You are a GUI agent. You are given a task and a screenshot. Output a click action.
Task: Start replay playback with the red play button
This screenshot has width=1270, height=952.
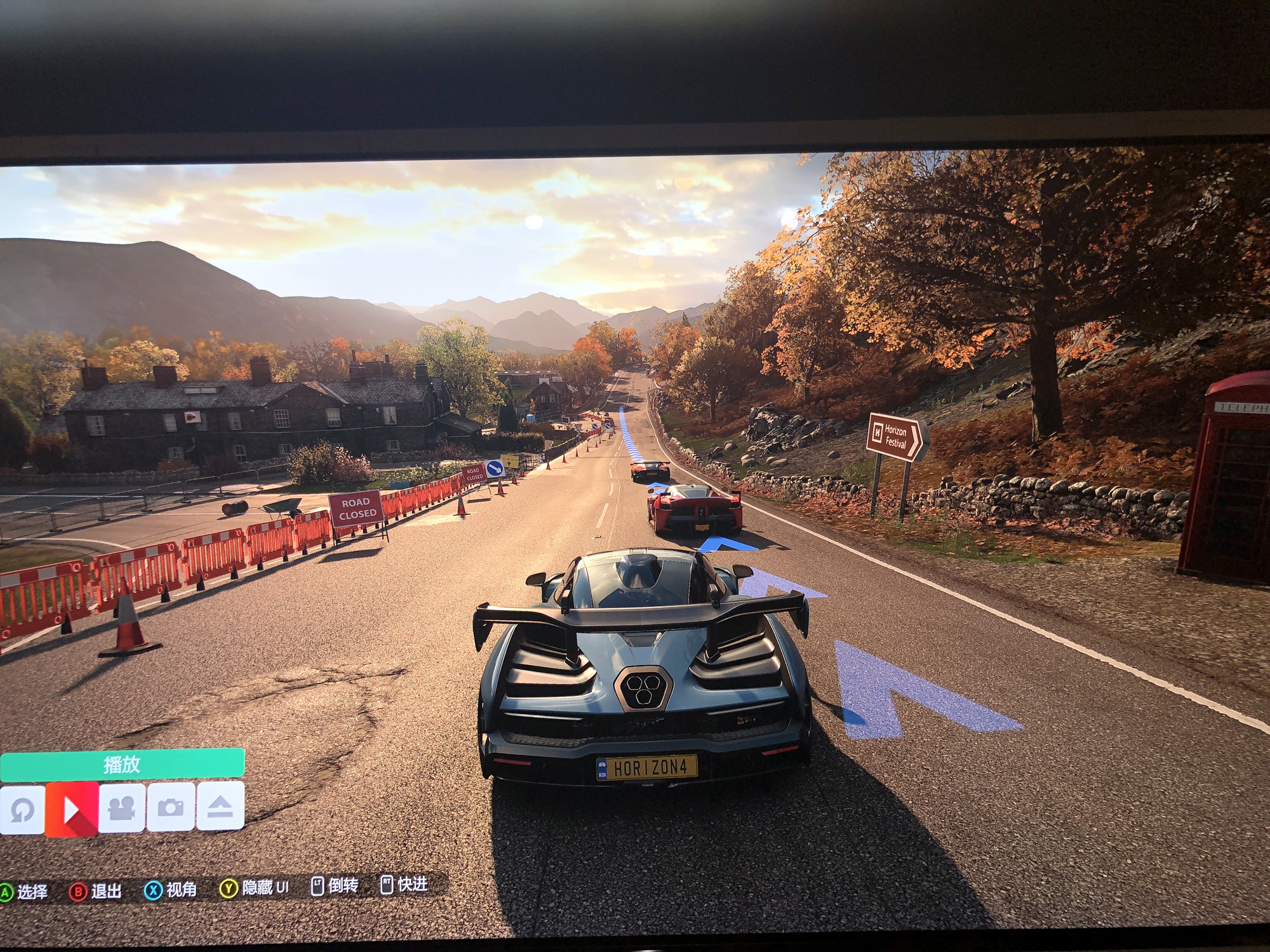[x=72, y=809]
